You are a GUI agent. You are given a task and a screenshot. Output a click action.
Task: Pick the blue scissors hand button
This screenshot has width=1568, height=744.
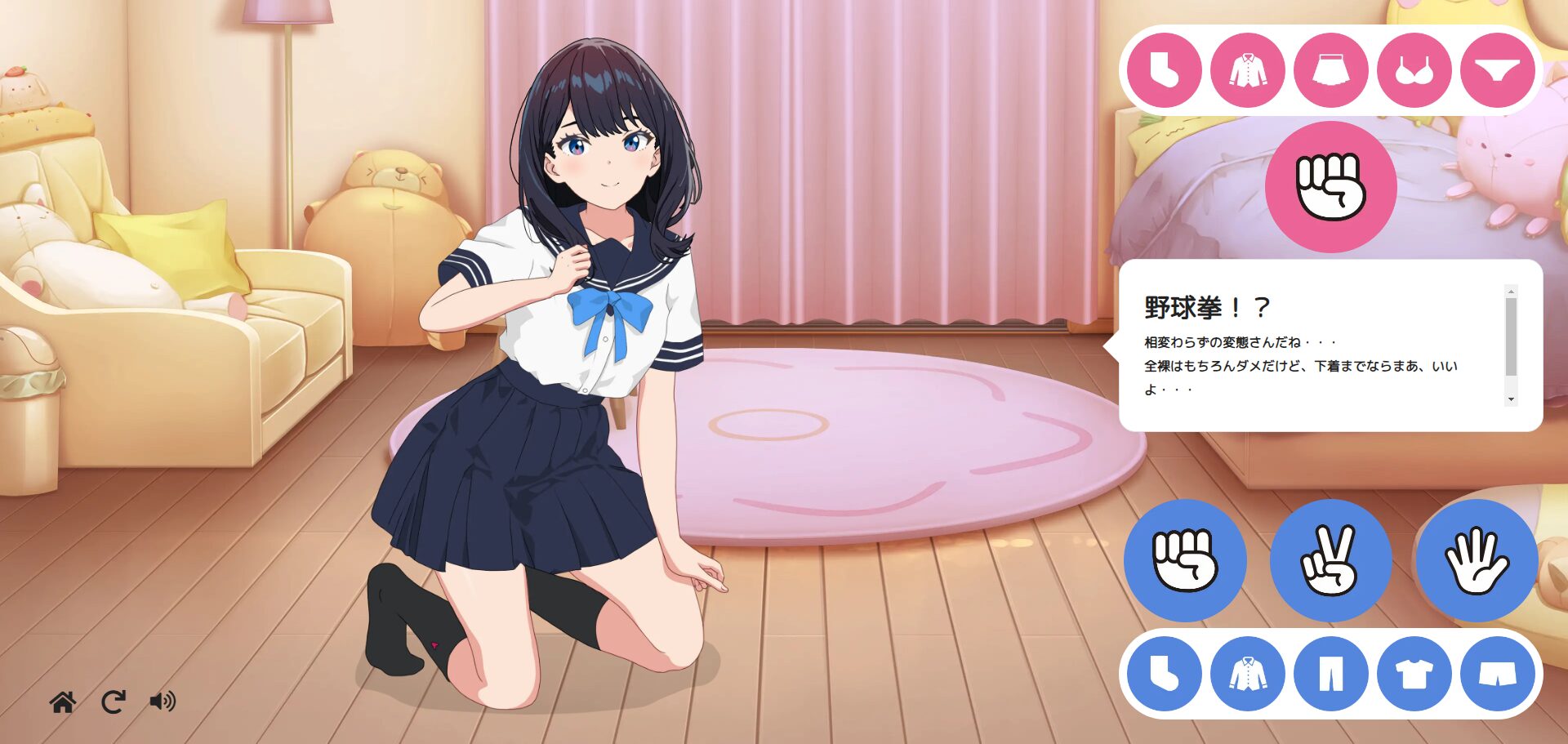[1330, 560]
